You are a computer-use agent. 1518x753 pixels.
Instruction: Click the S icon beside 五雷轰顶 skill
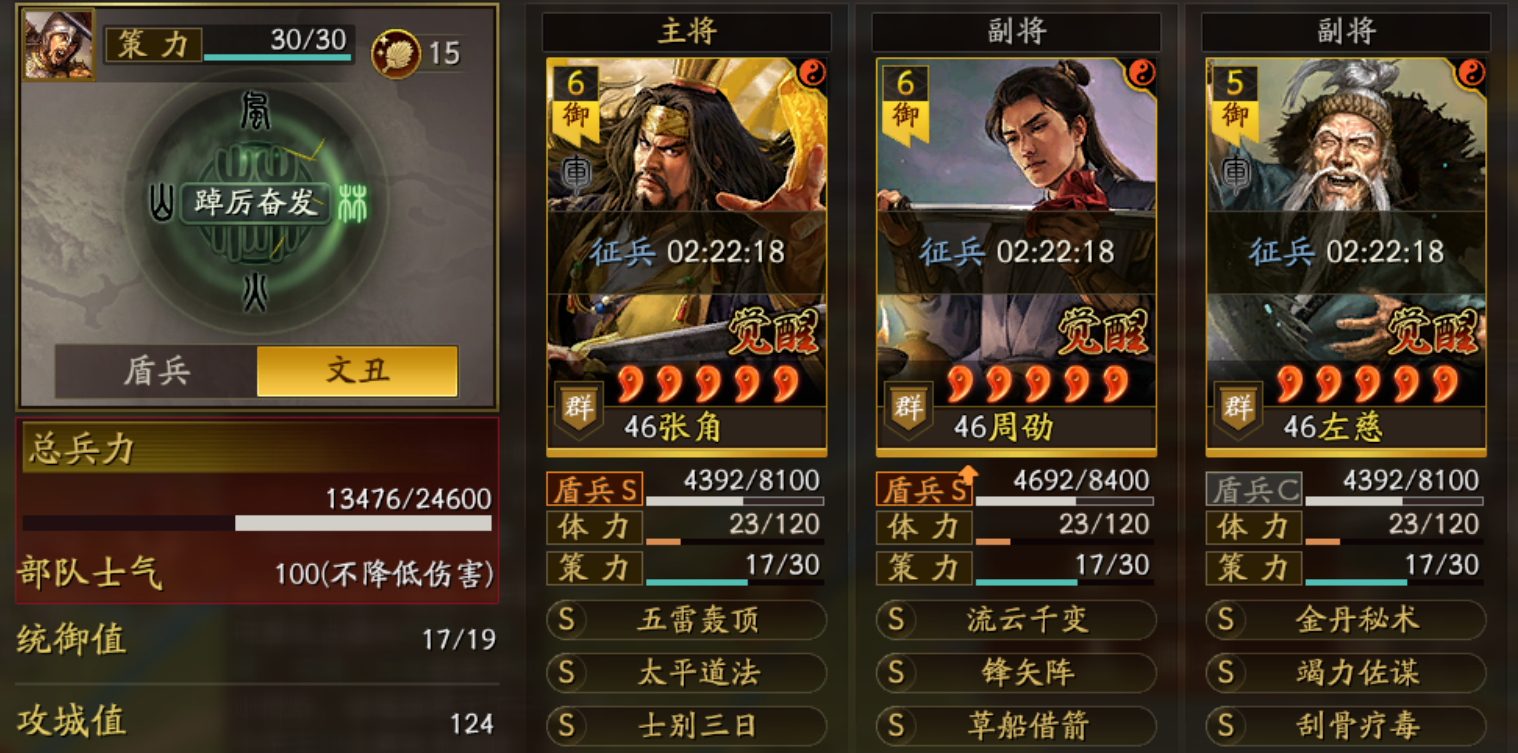(x=564, y=621)
